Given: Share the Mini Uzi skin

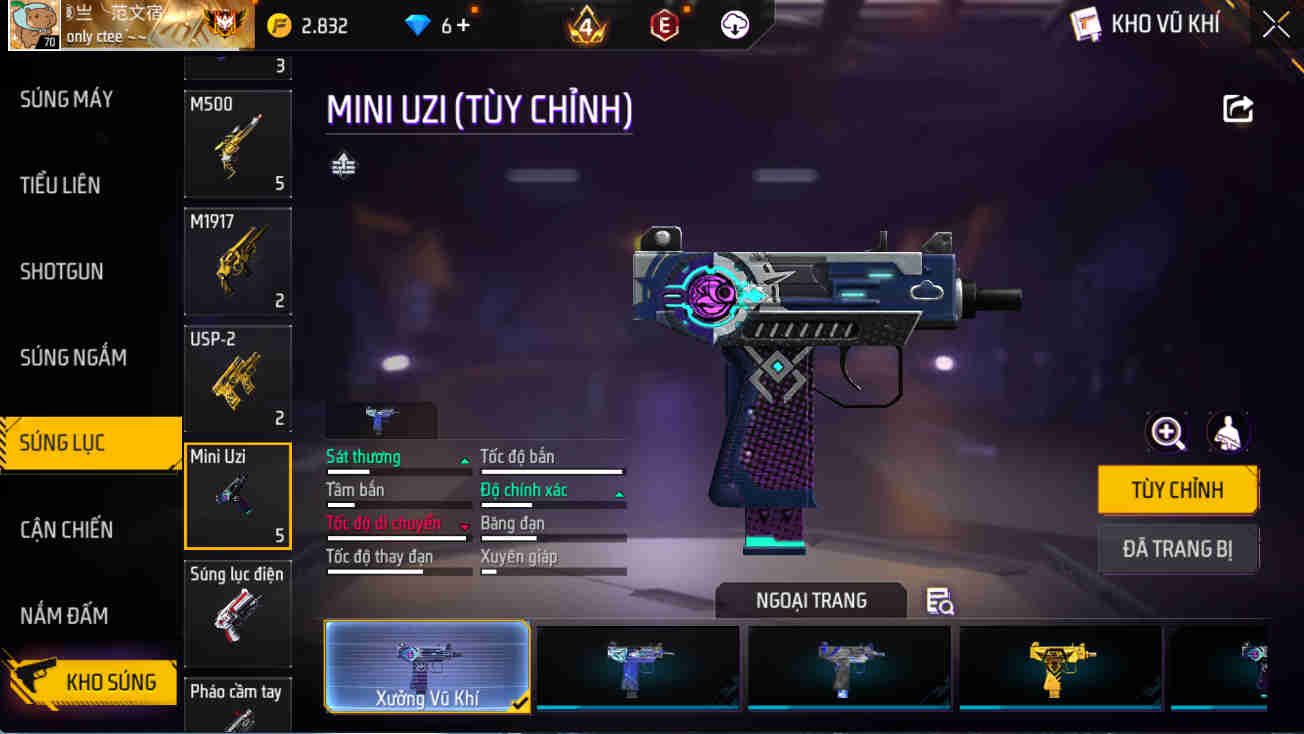Looking at the screenshot, I should point(1238,108).
